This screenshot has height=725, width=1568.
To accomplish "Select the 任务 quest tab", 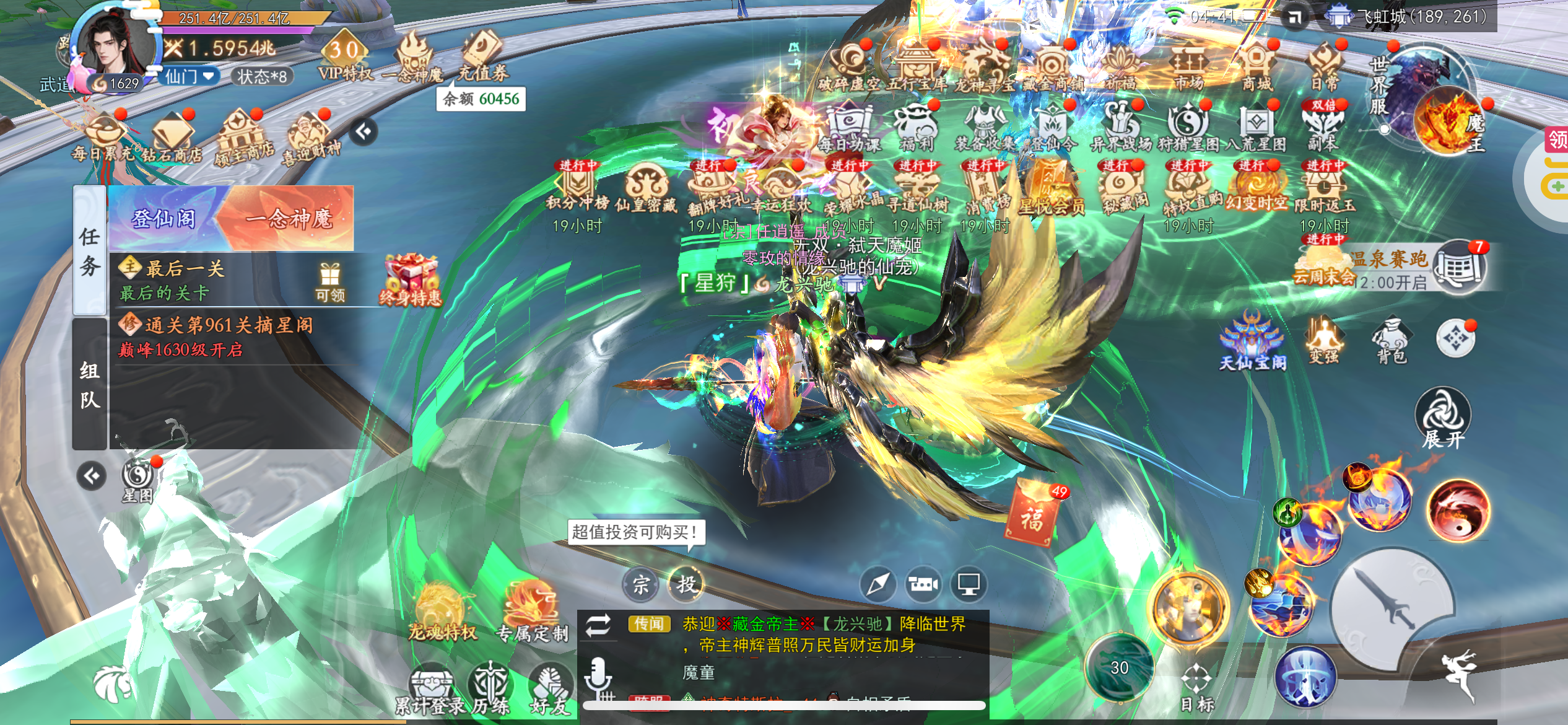I will 90,250.
